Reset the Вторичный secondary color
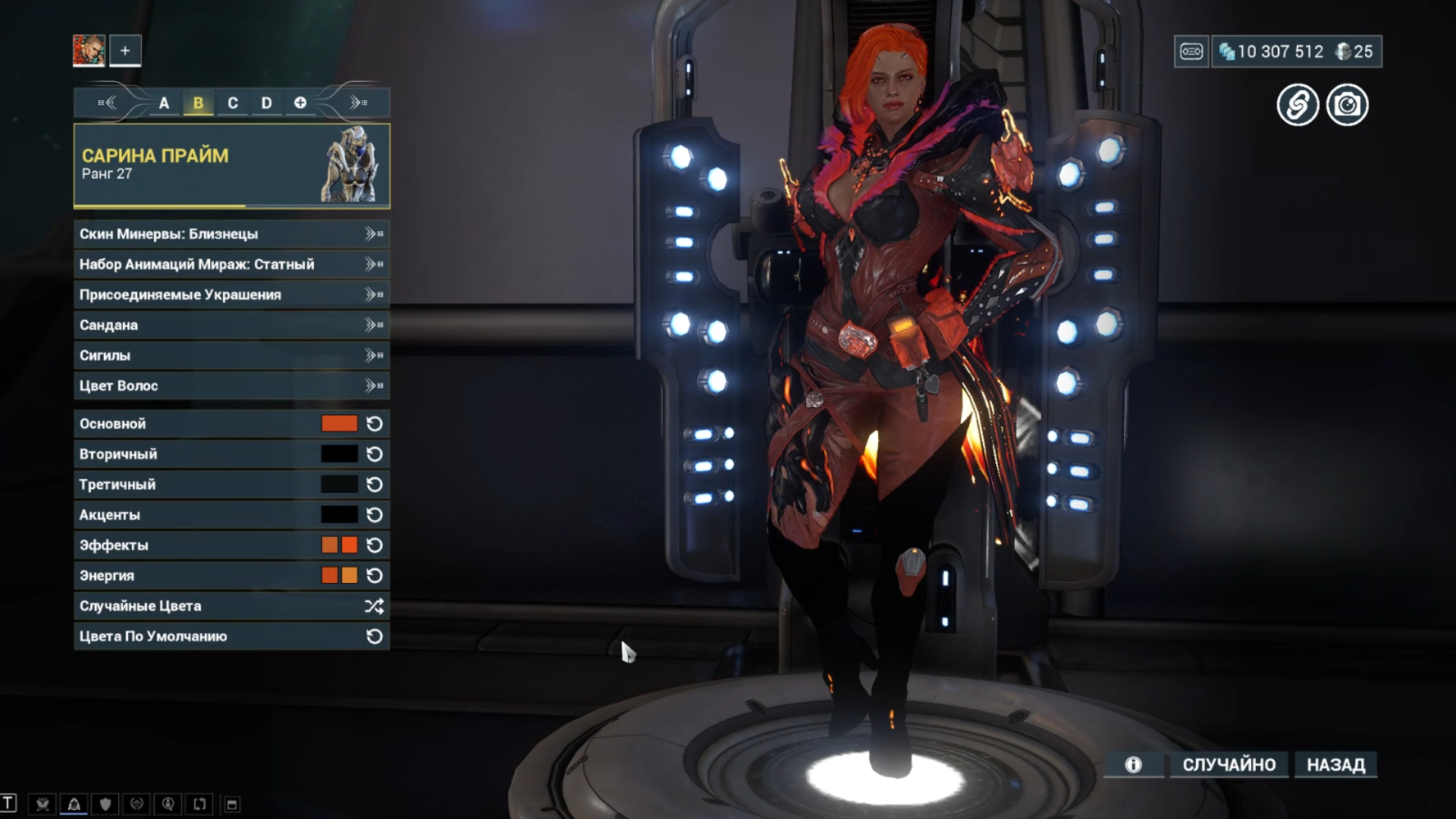Viewport: 1456px width, 819px height. (x=375, y=454)
